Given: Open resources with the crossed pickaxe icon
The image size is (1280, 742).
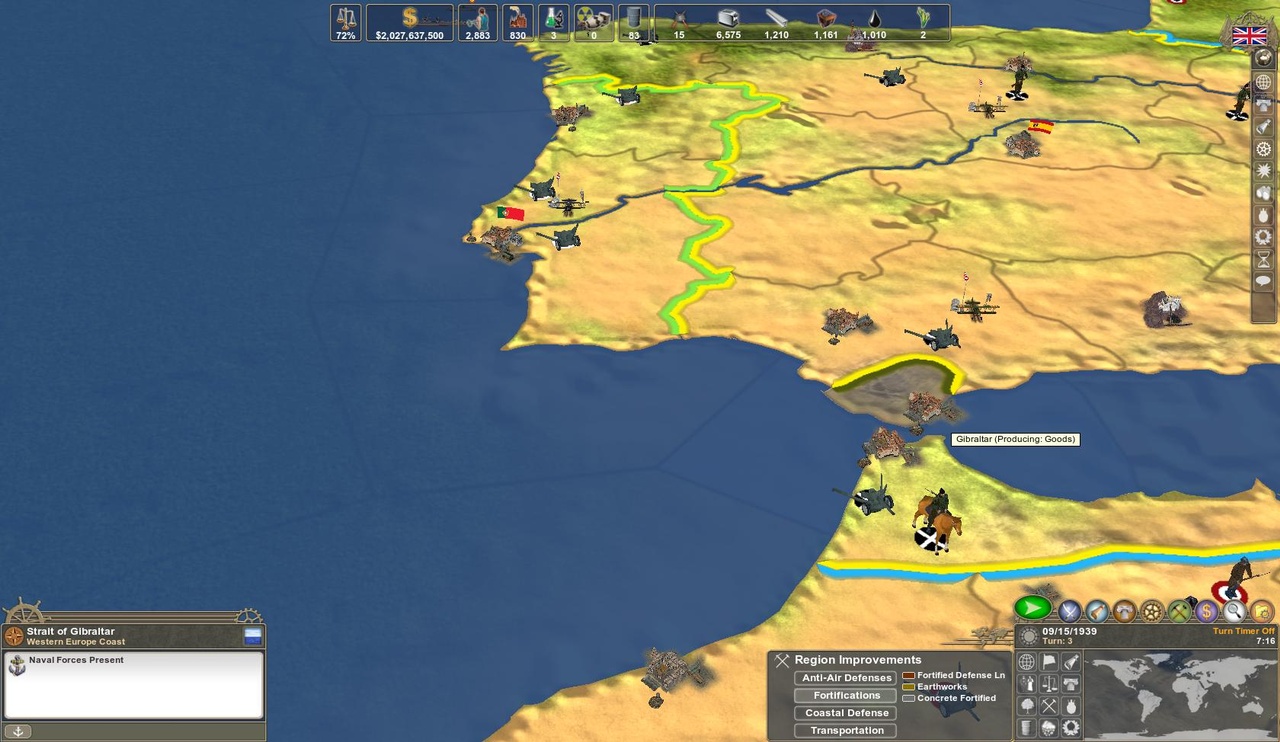Looking at the screenshot, I should pyautogui.click(x=1178, y=611).
